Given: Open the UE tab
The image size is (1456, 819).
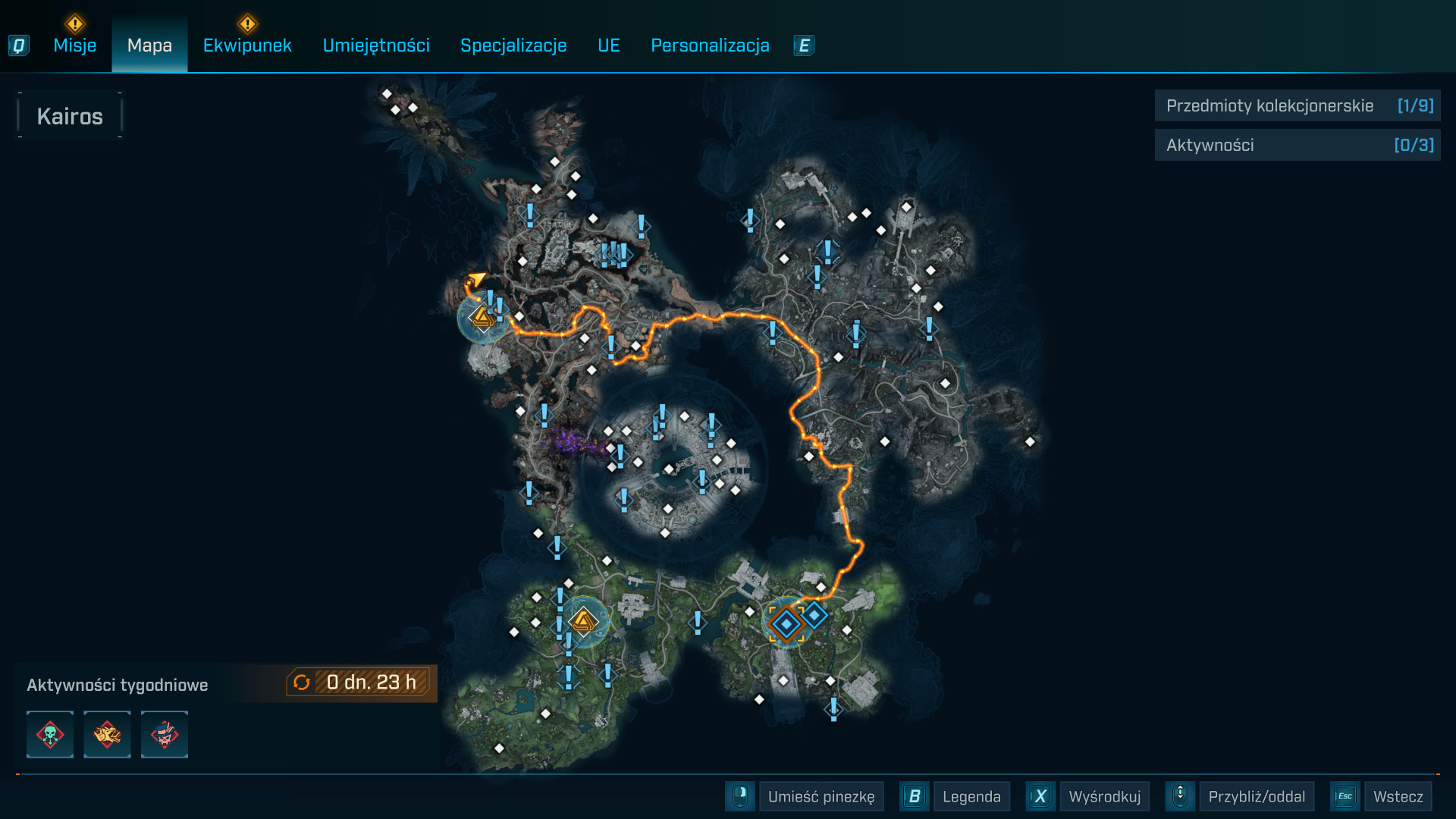Looking at the screenshot, I should pyautogui.click(x=609, y=45).
